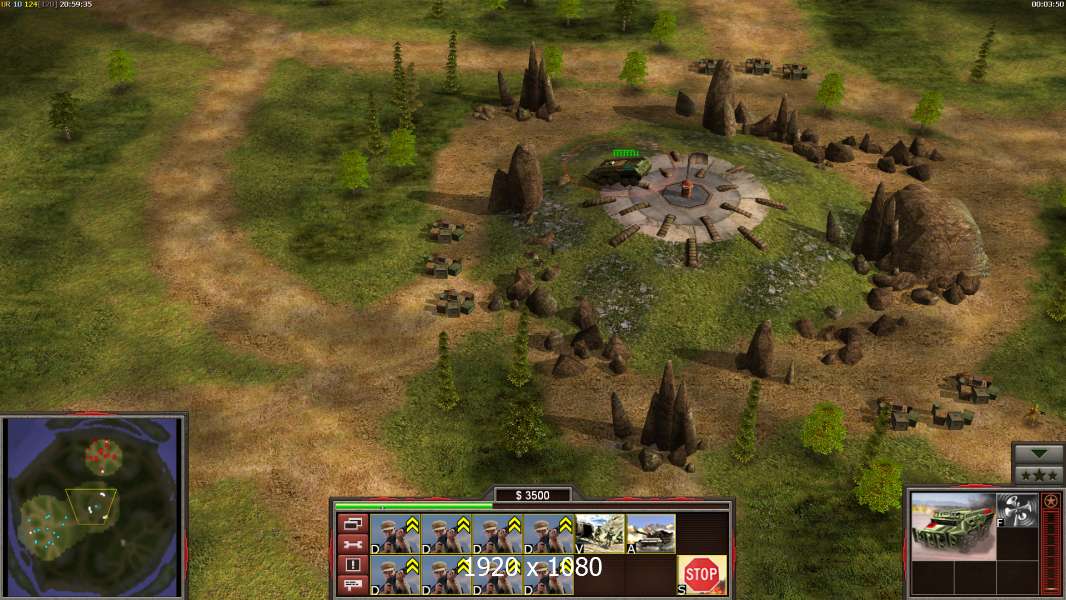Choose the infantry squad build icon labeled V
Screen dimensions: 1066x600
click(x=599, y=533)
